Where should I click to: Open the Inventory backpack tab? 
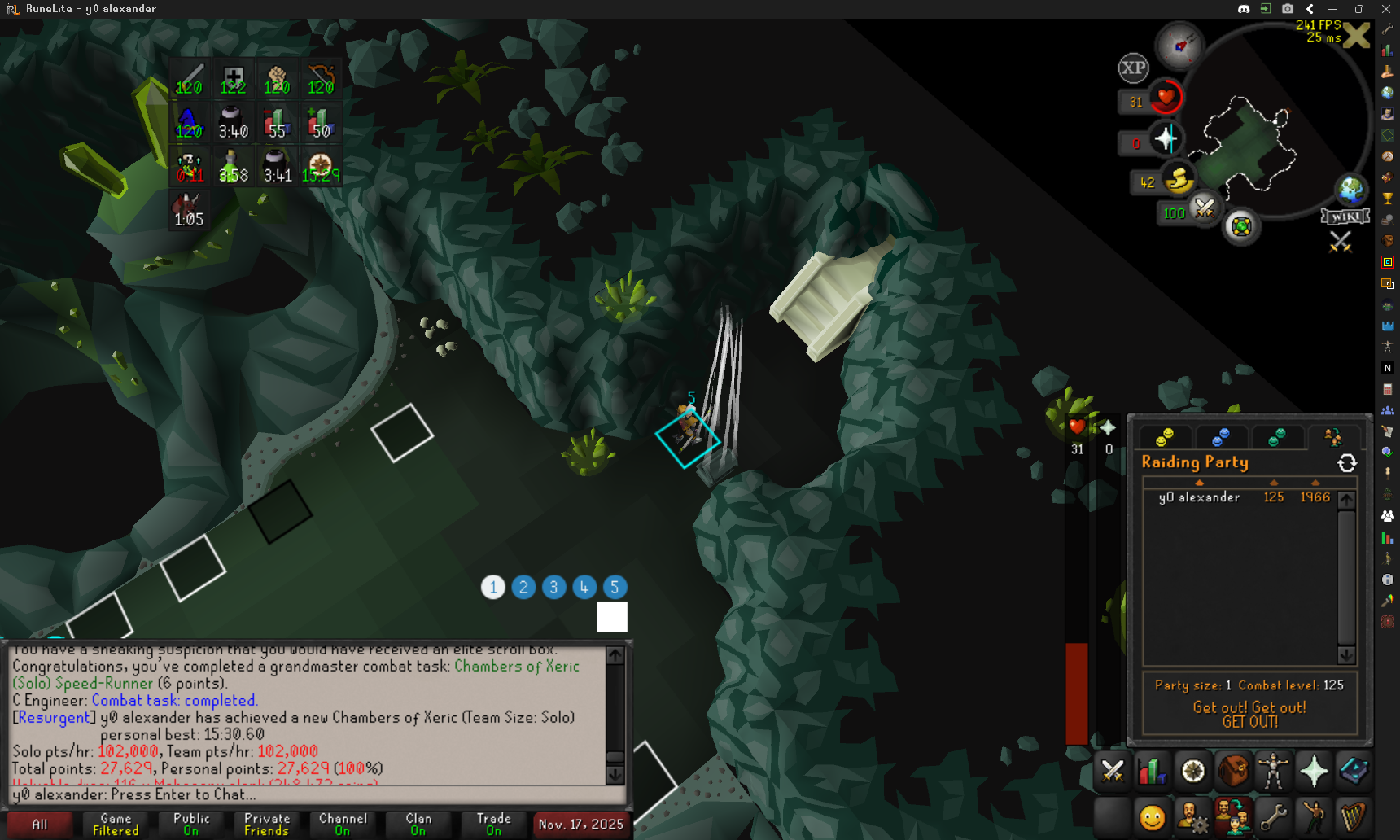click(1233, 771)
